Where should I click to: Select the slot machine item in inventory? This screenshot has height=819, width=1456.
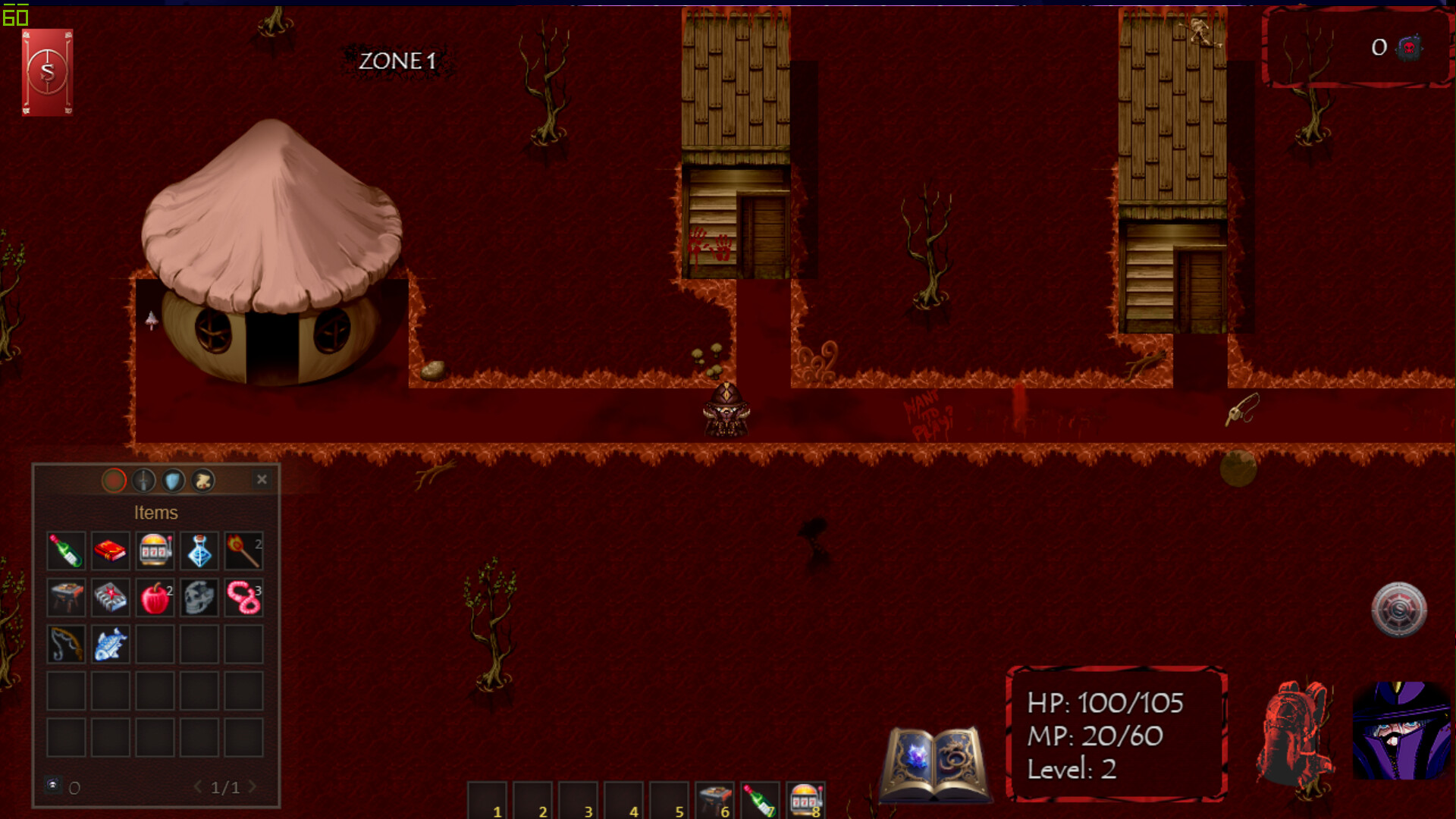coord(154,551)
